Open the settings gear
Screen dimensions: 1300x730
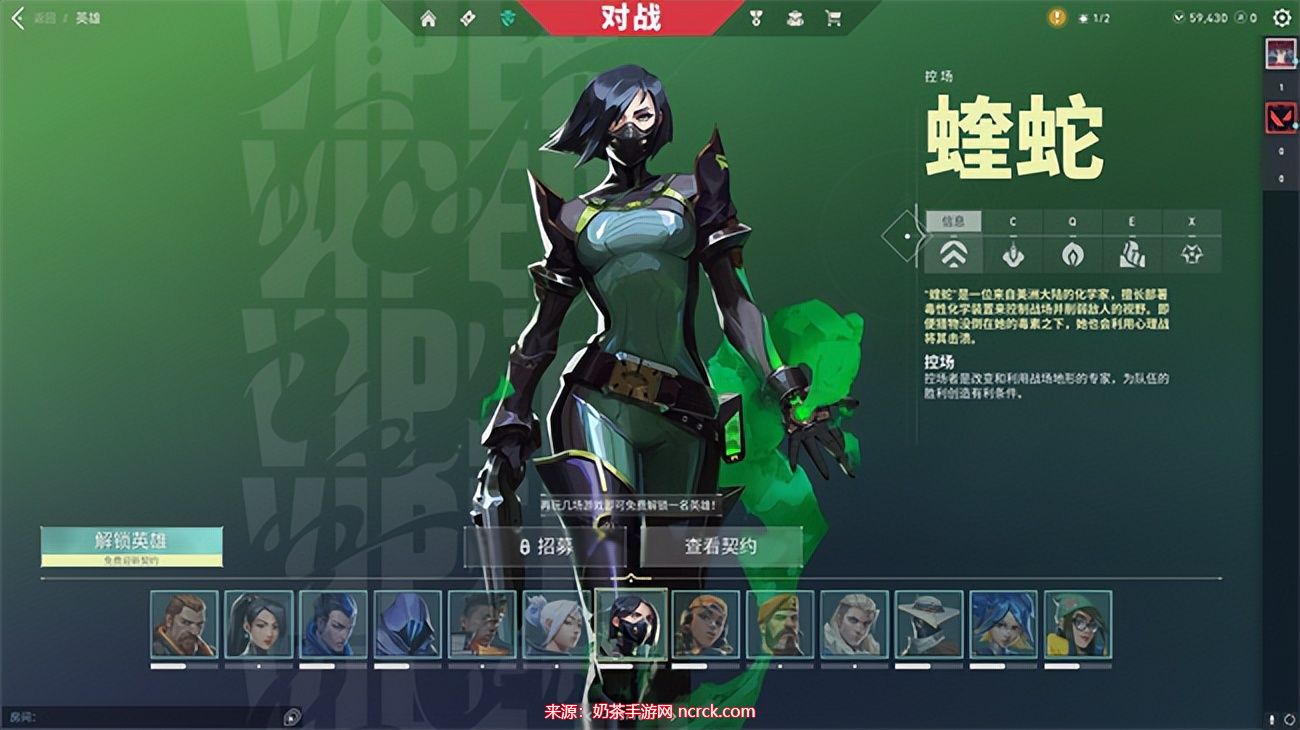click(x=1281, y=18)
